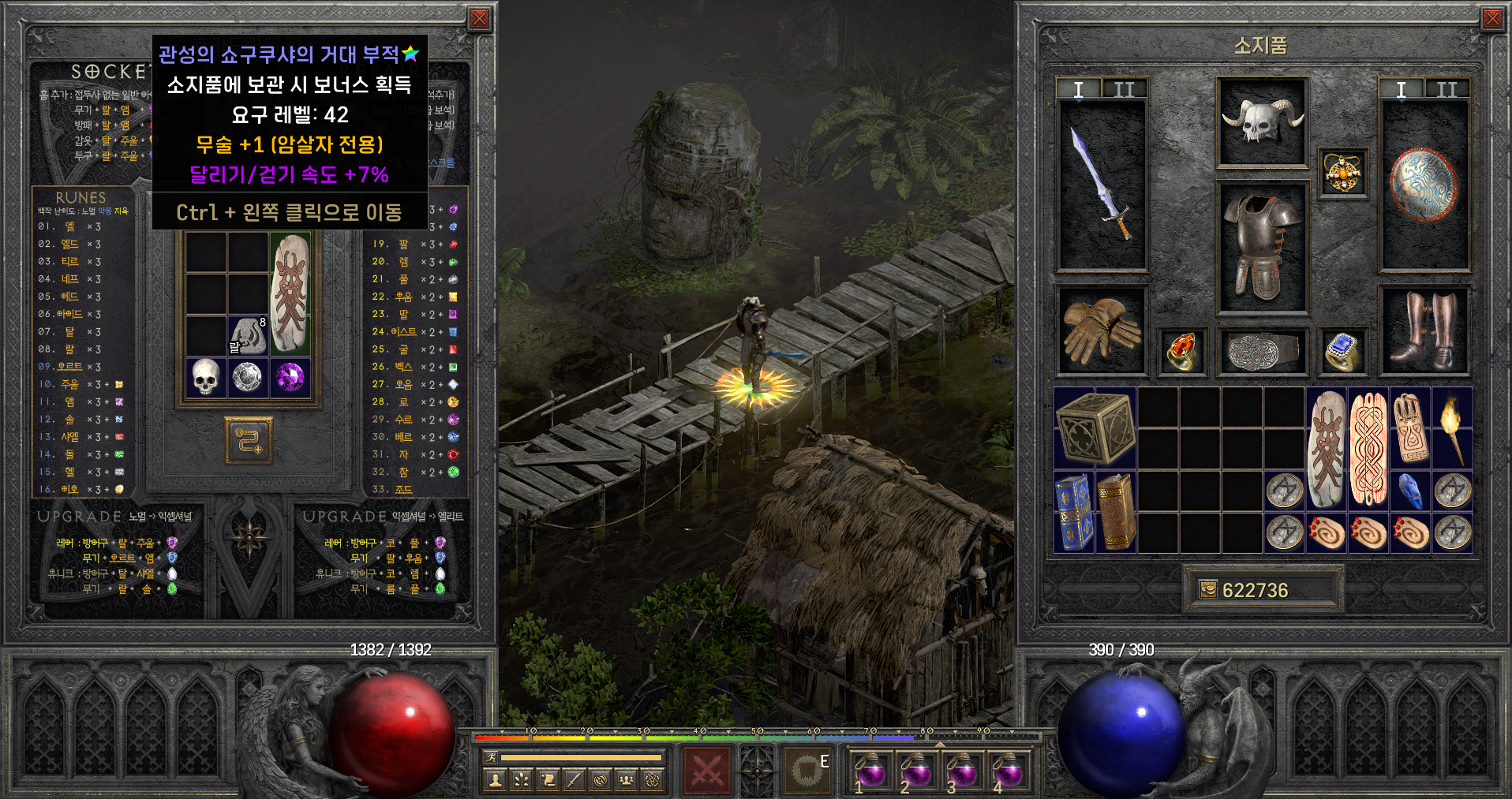Select the Horadric Cube in inventory
This screenshot has width=1512, height=799.
(x=1095, y=428)
